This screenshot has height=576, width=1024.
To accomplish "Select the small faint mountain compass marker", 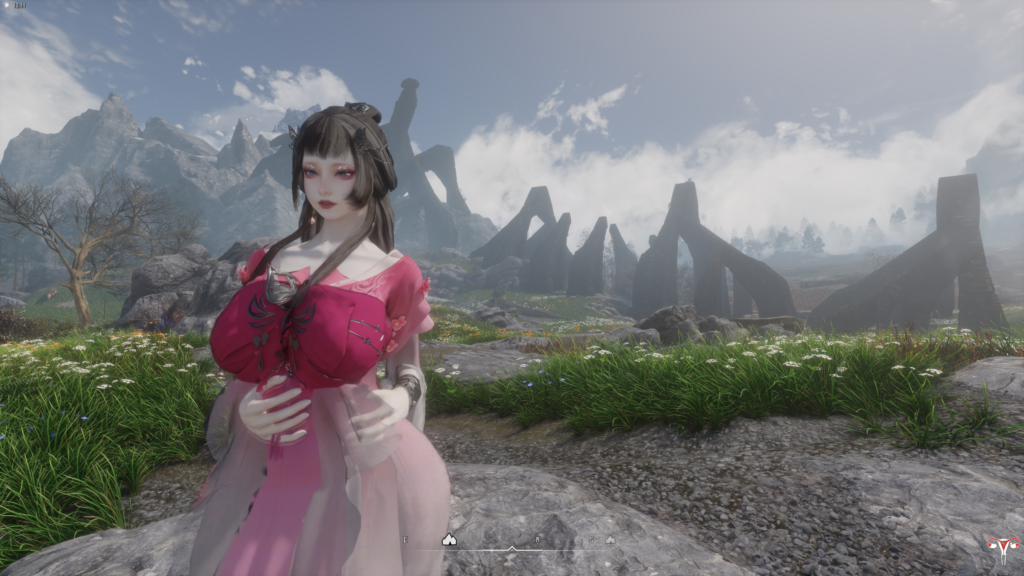I will click(610, 540).
